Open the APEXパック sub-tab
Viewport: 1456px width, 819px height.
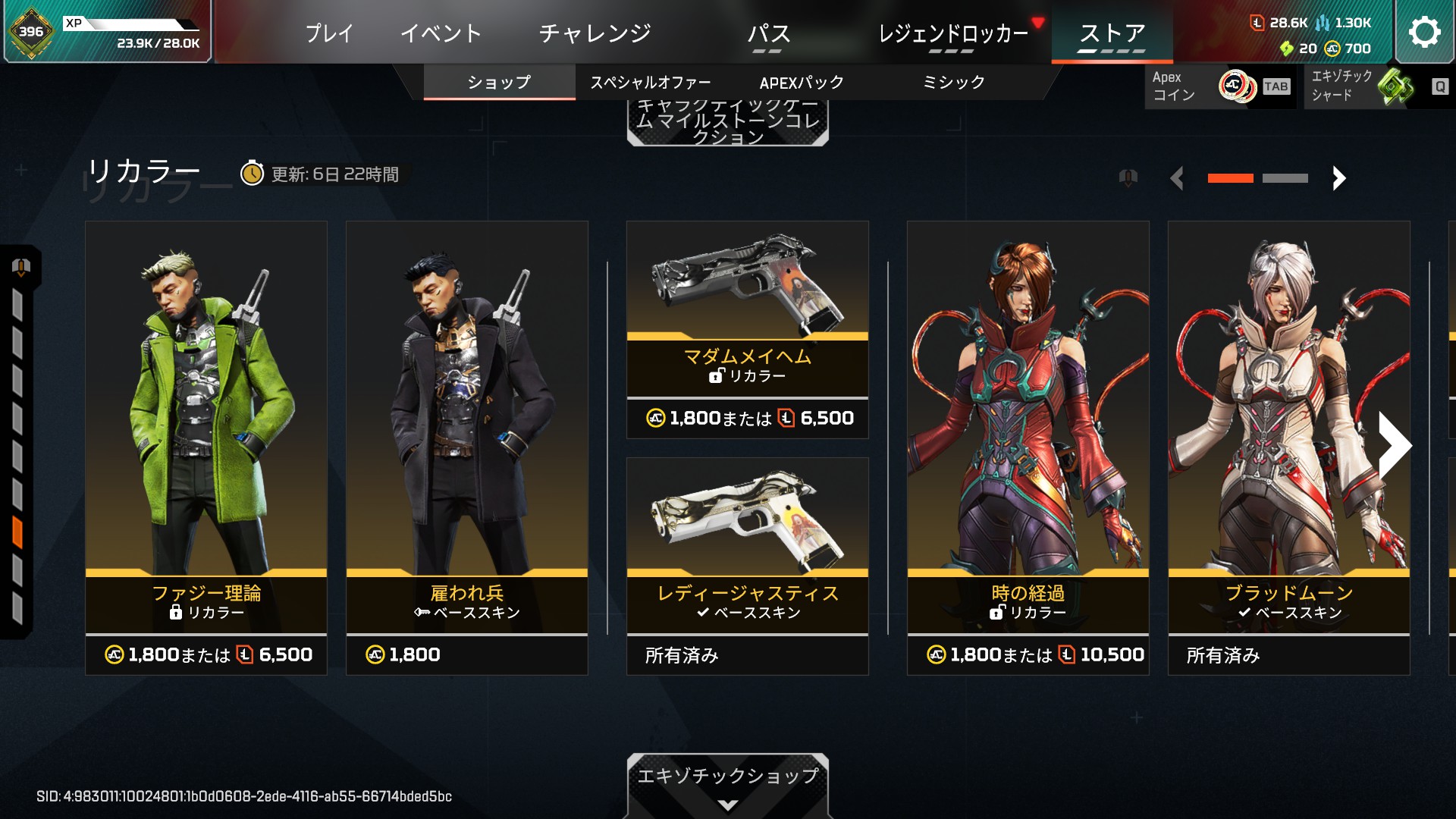tap(802, 83)
